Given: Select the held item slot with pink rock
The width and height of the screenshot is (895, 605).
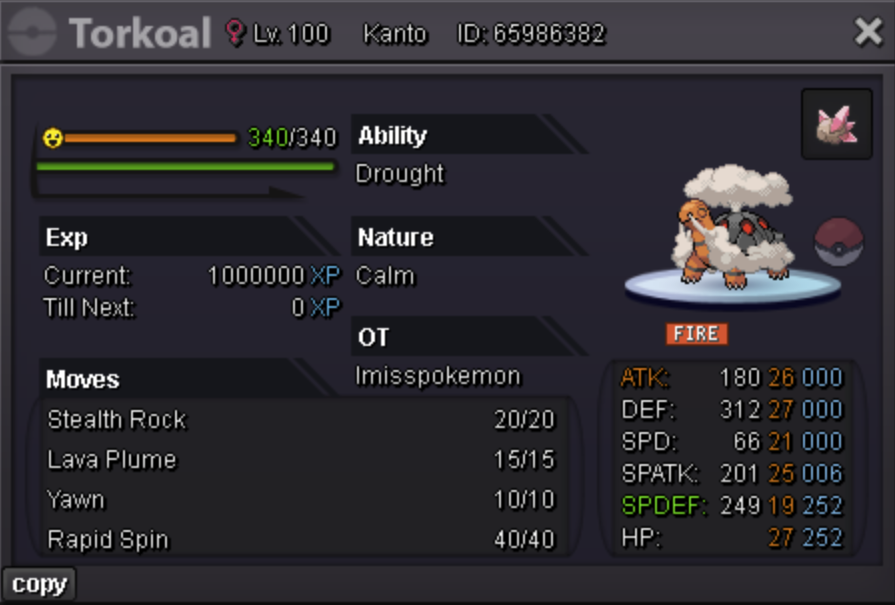Looking at the screenshot, I should click(837, 124).
